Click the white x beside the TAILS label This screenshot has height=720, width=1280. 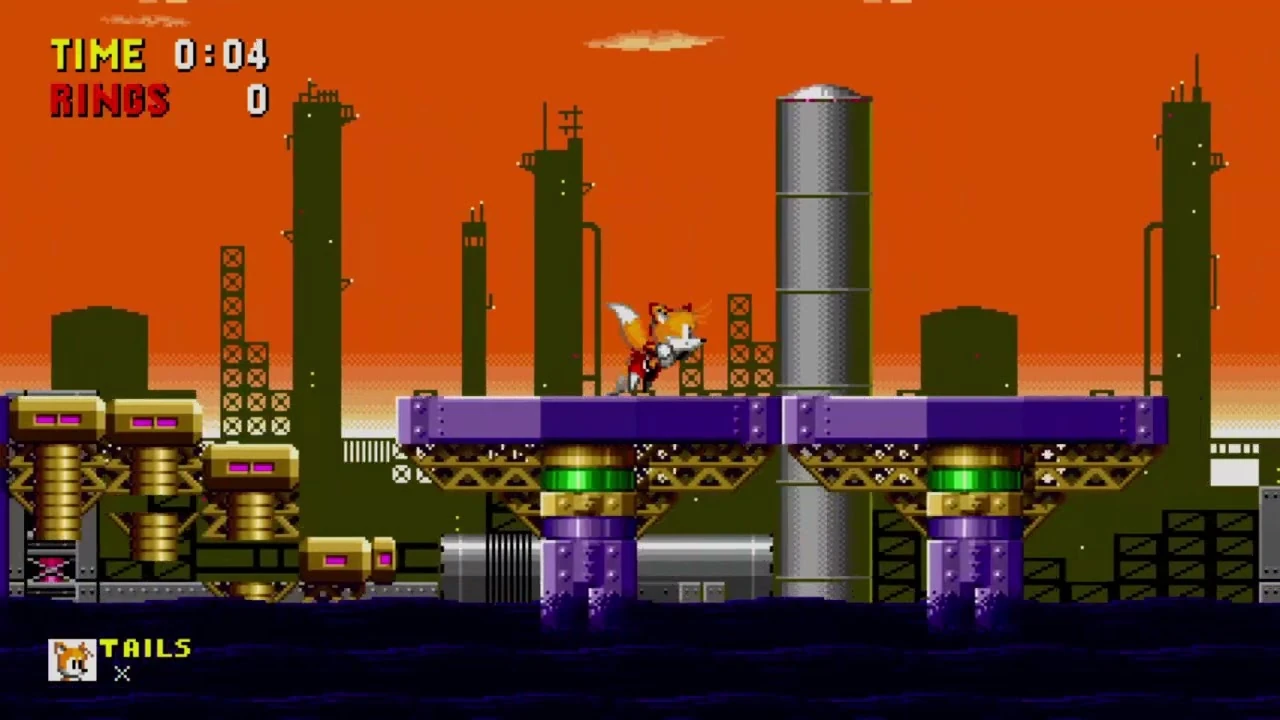(x=121, y=674)
